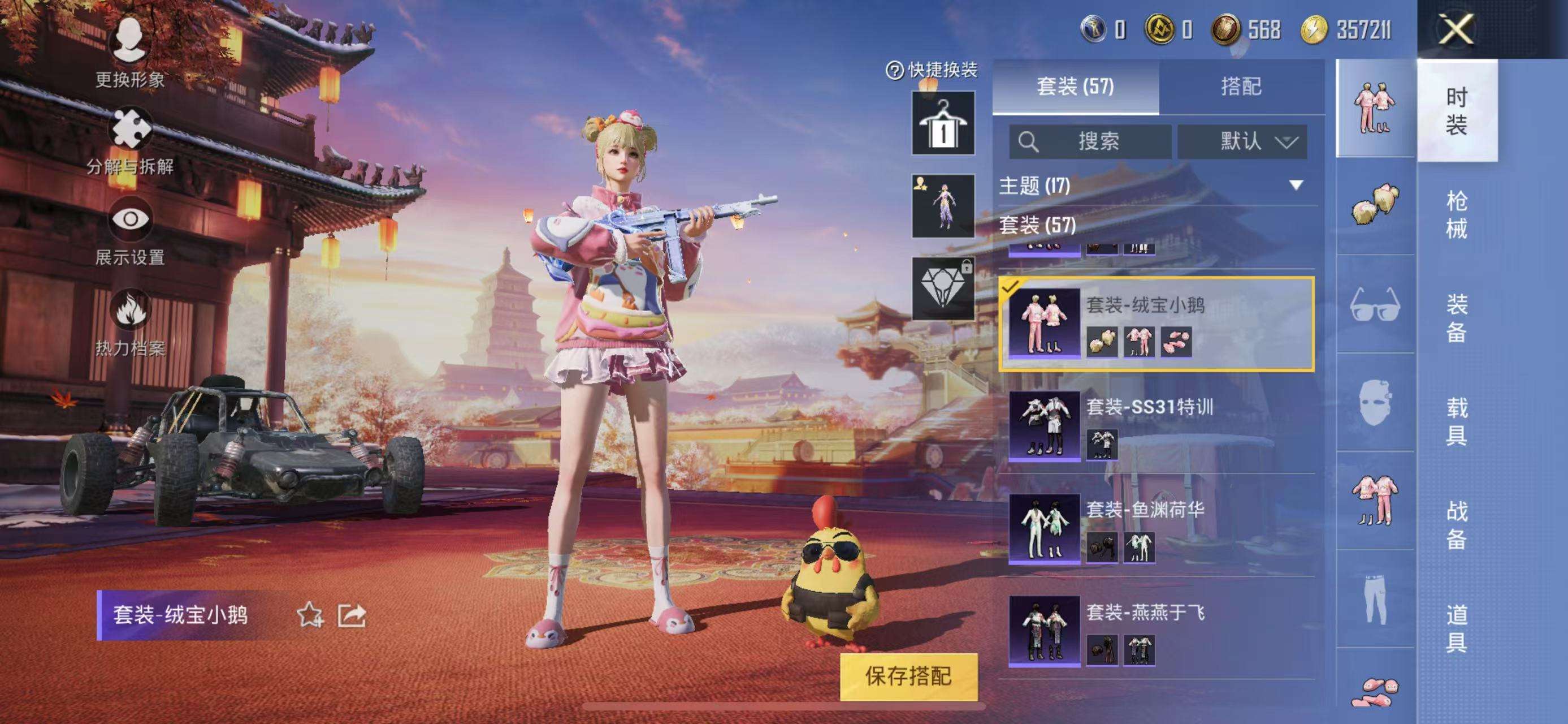
Task: Open the glasses accessory category
Action: pos(1375,304)
